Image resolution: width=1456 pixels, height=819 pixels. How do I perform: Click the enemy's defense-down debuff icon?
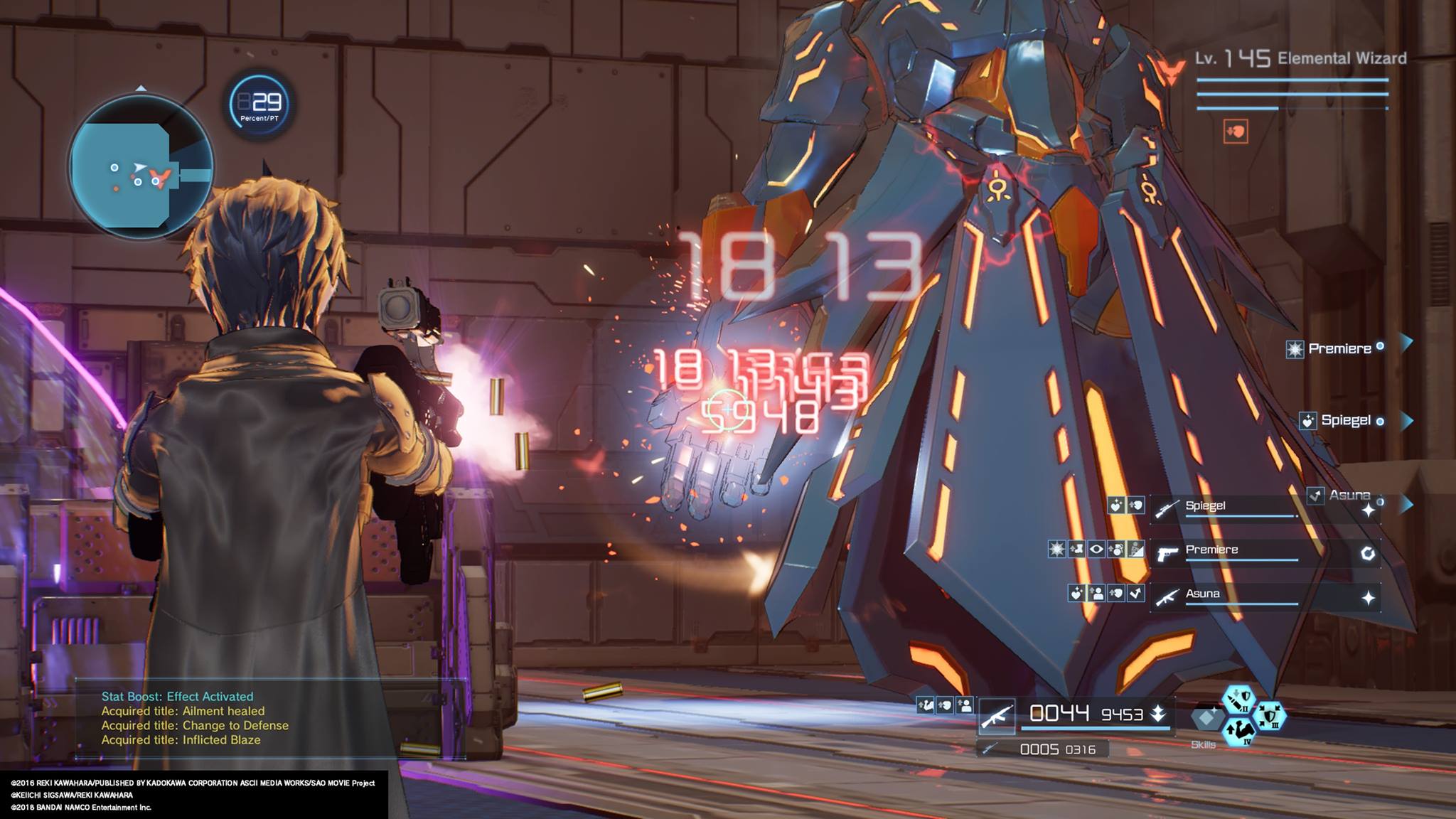point(1236,132)
